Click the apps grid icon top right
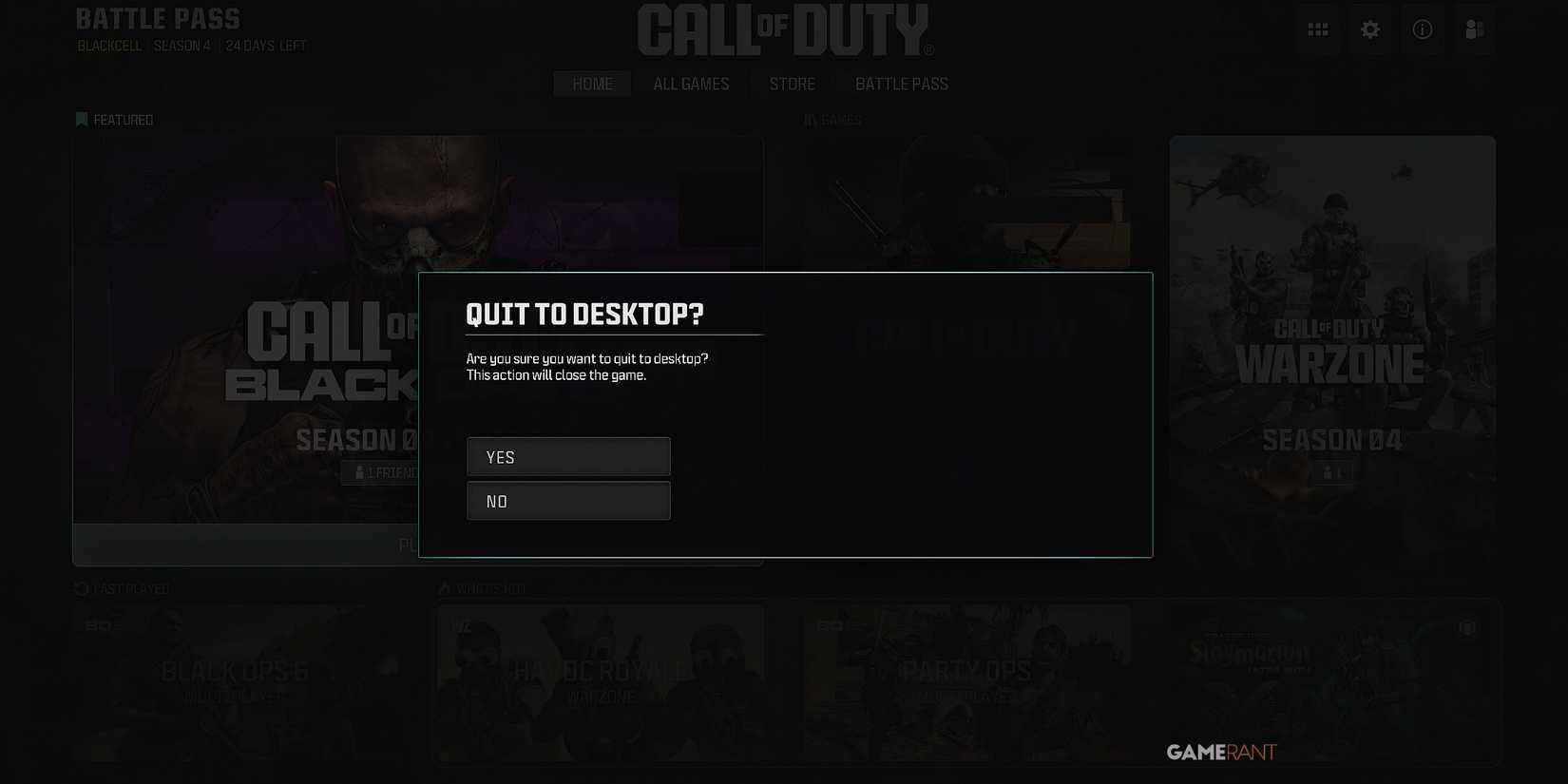 [x=1318, y=29]
